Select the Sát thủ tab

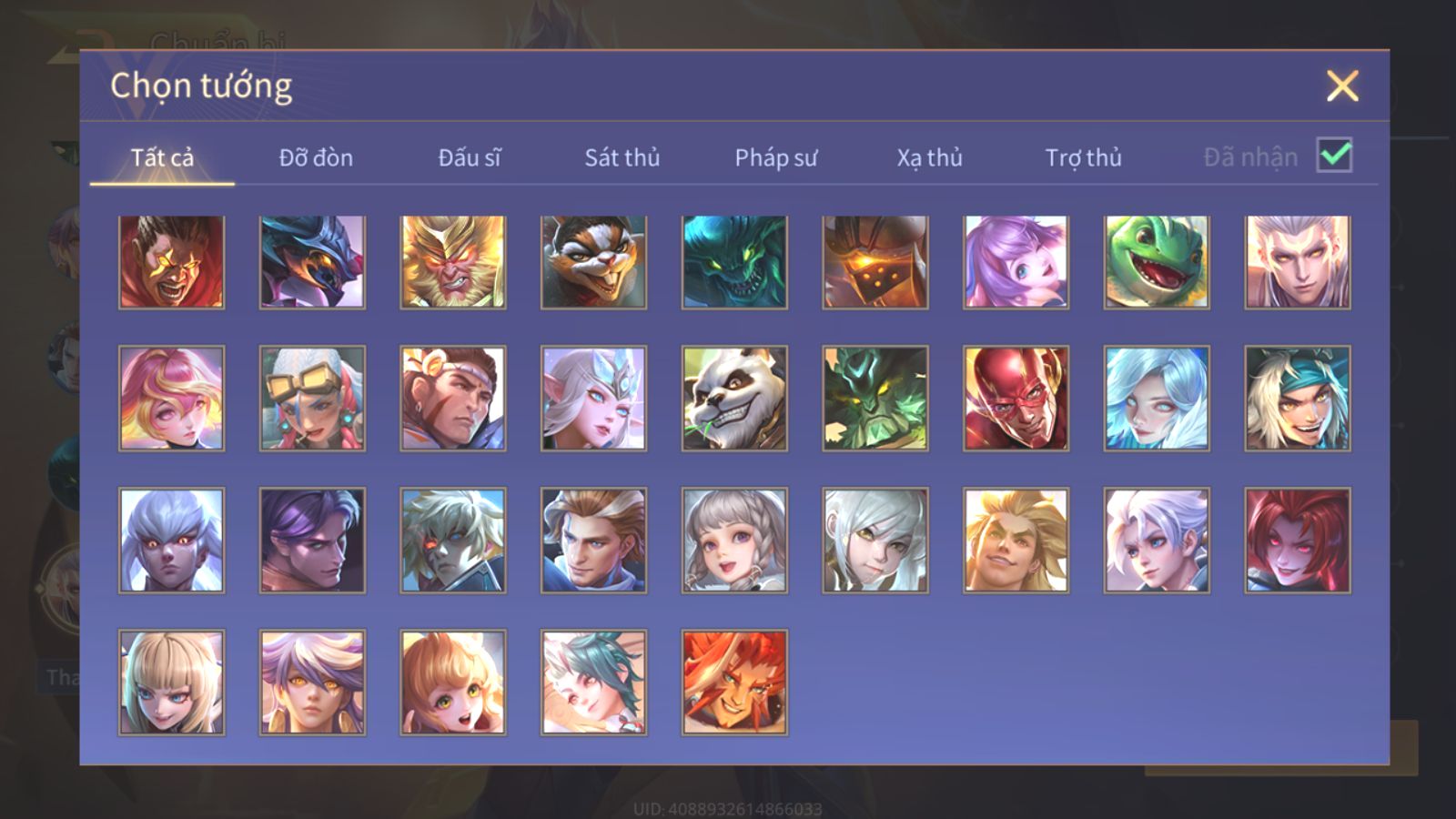[x=622, y=157]
